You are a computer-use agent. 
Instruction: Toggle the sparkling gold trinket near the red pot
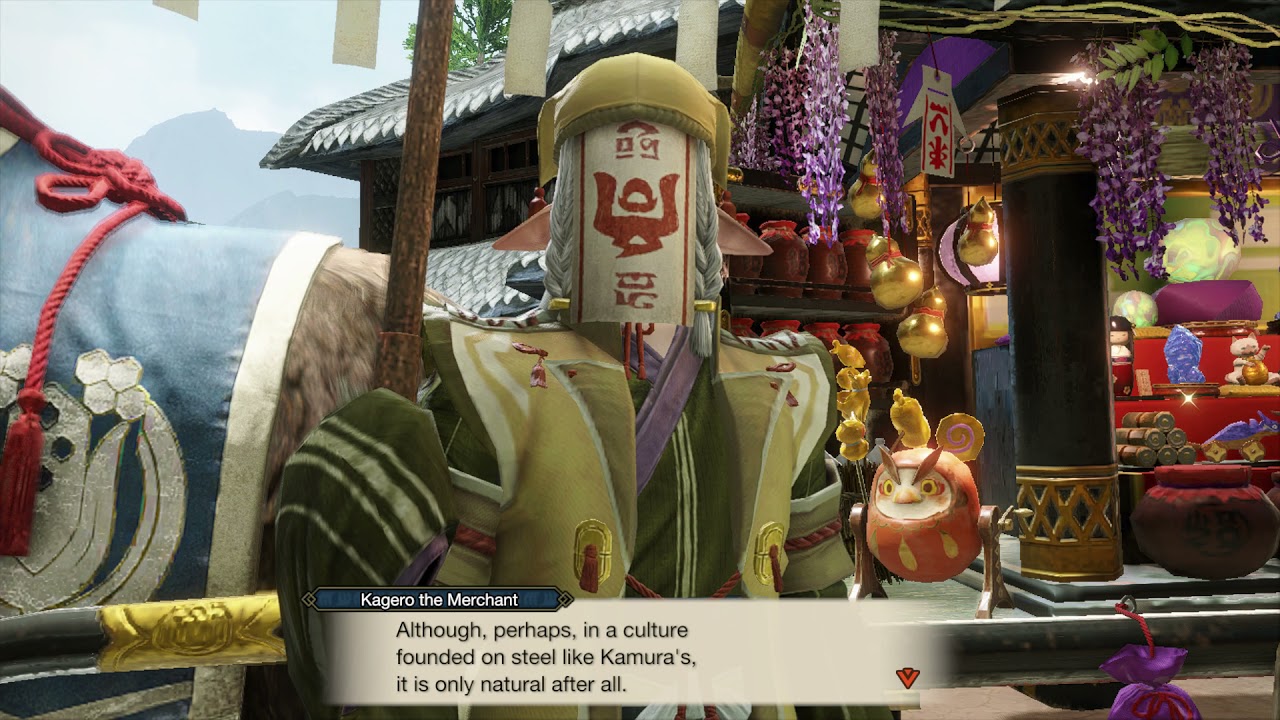[1189, 398]
